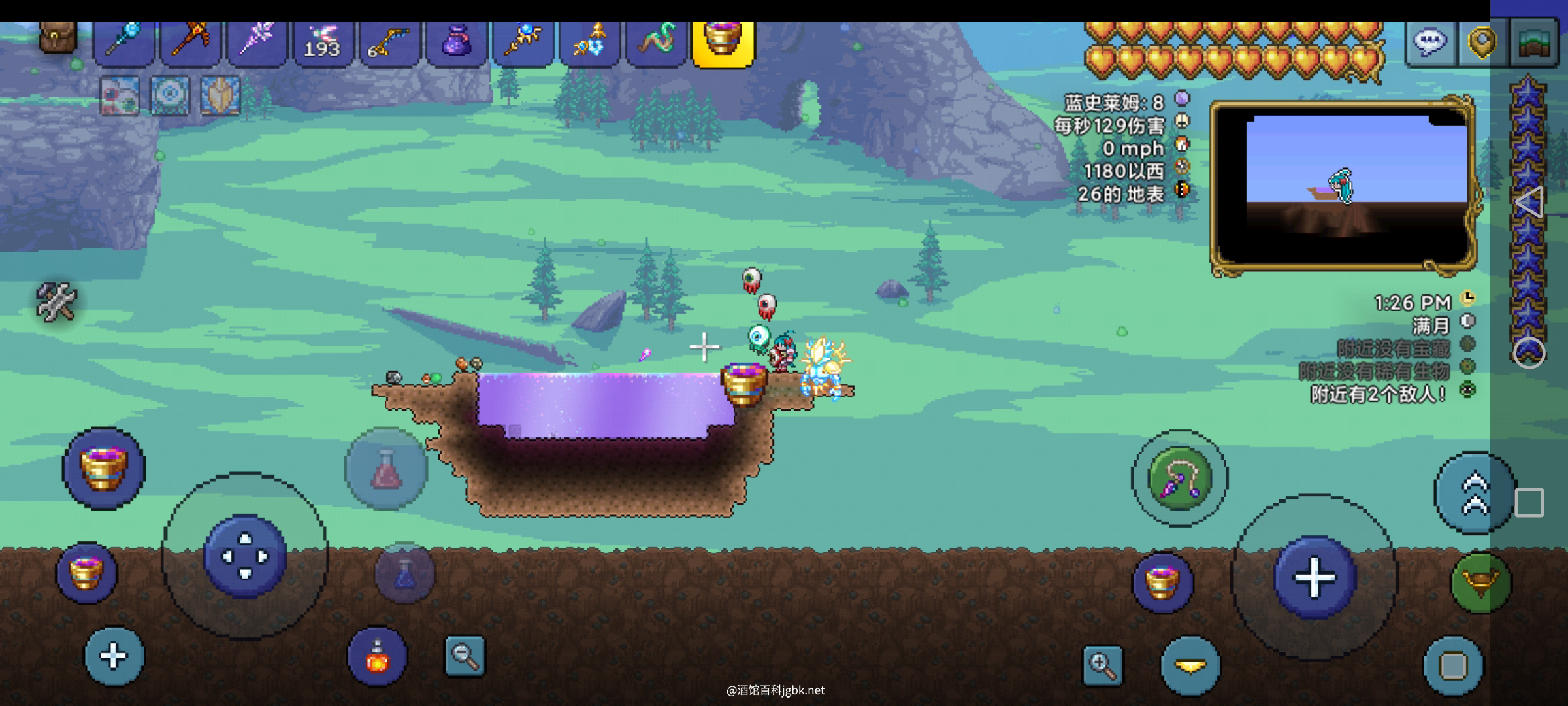Use the blue mana potion quick button
The image size is (1568, 706).
tap(404, 573)
